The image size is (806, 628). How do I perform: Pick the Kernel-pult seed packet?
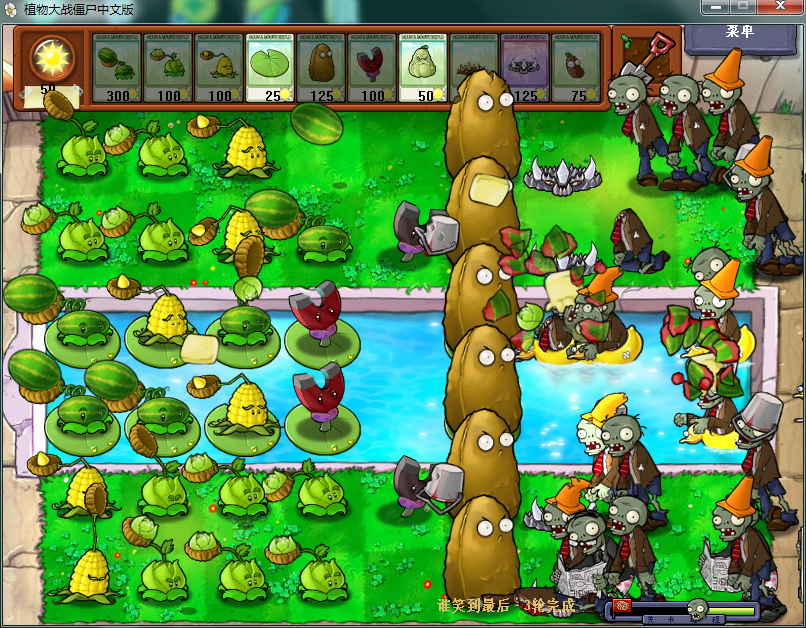click(219, 68)
